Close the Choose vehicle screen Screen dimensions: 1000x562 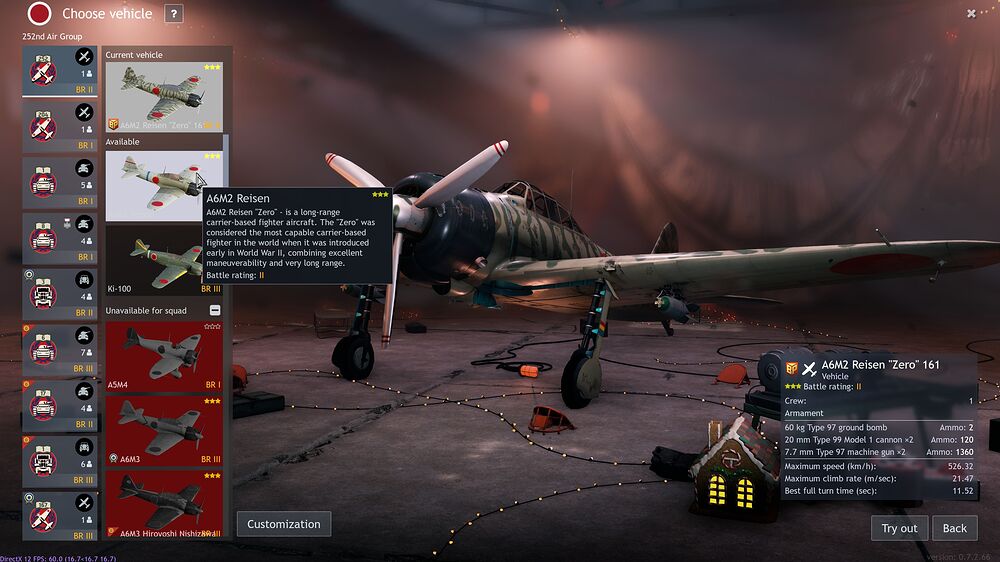(x=971, y=13)
